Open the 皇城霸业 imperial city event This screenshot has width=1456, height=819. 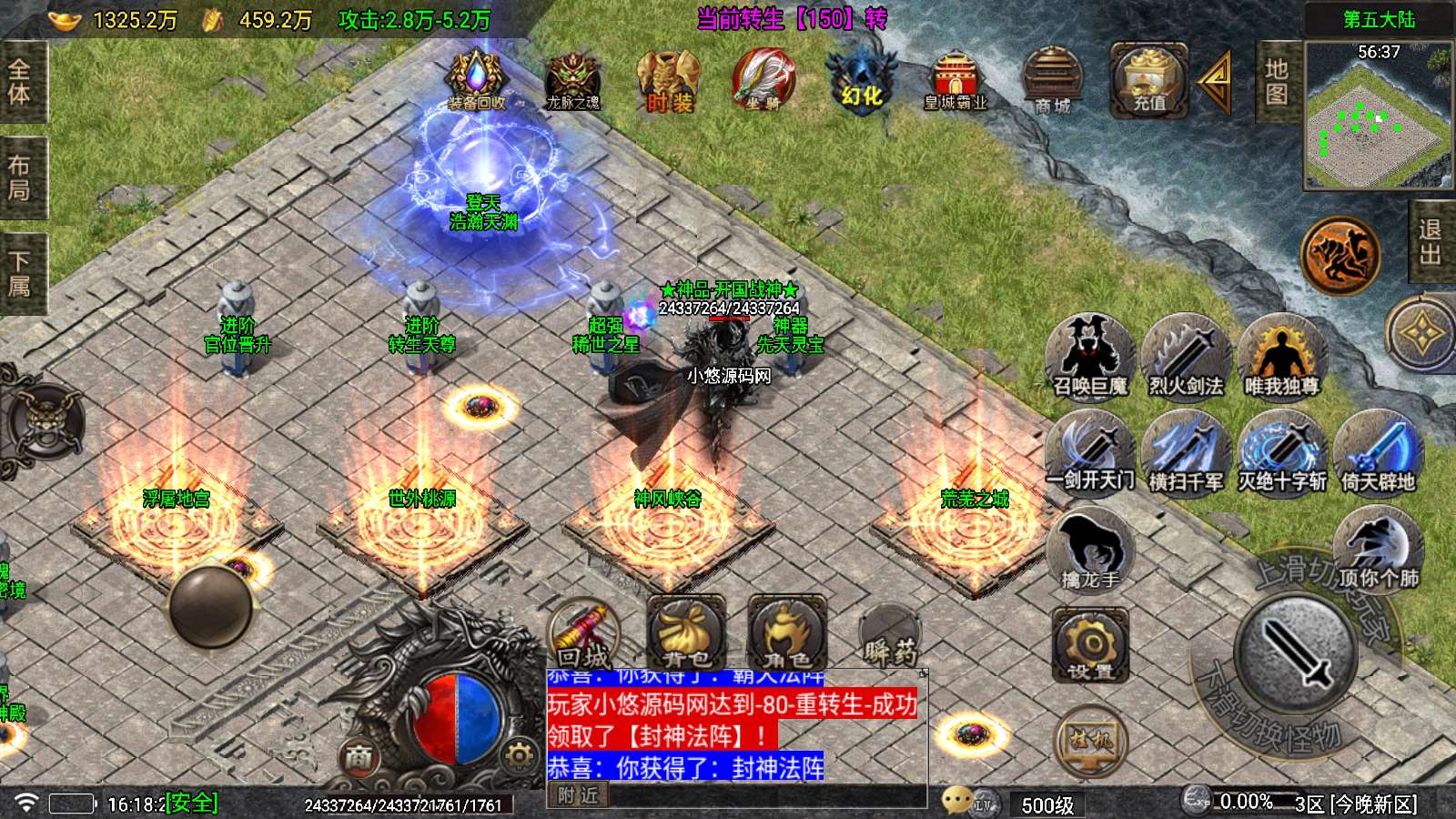[955, 80]
